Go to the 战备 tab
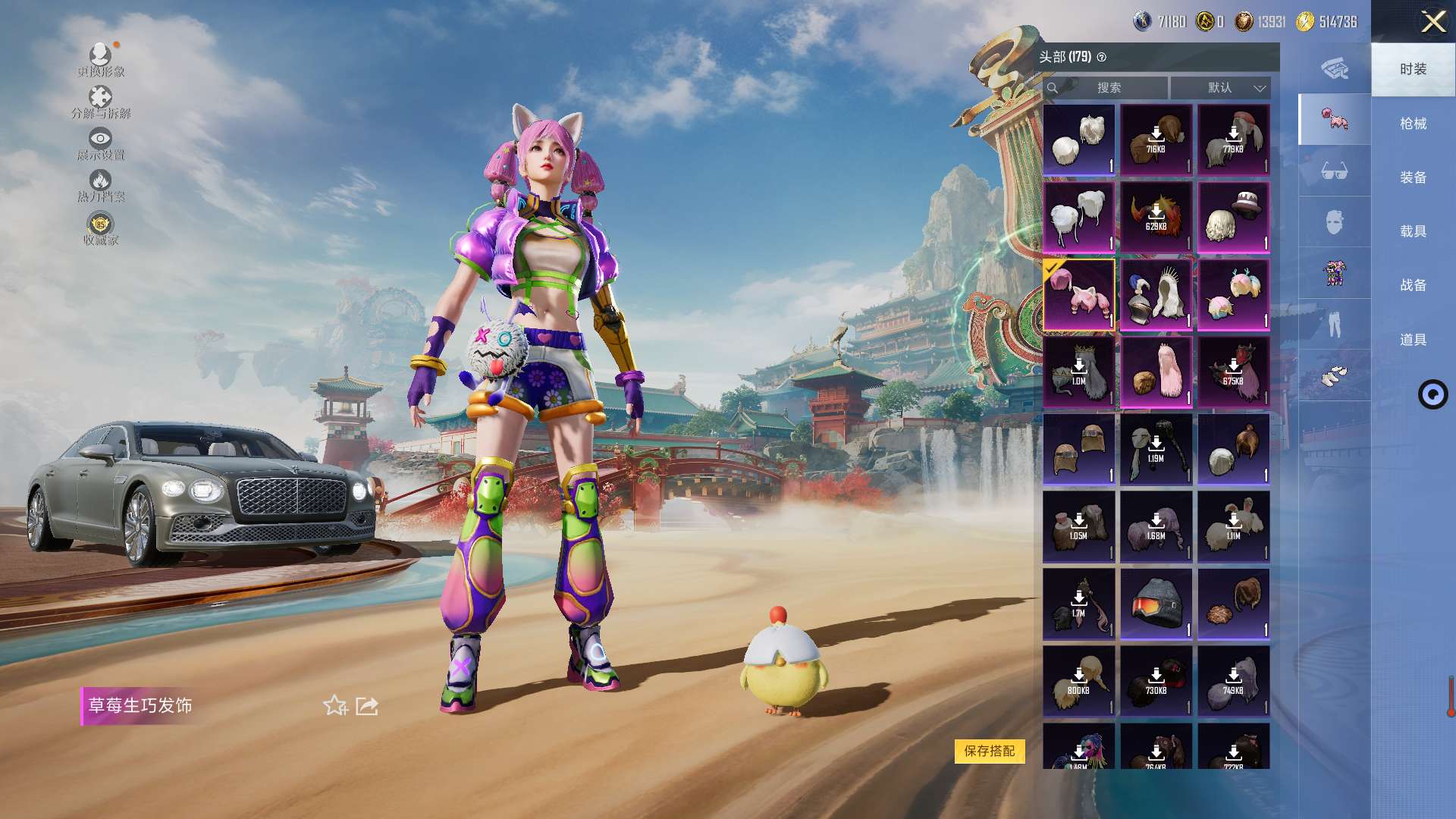 tap(1413, 285)
